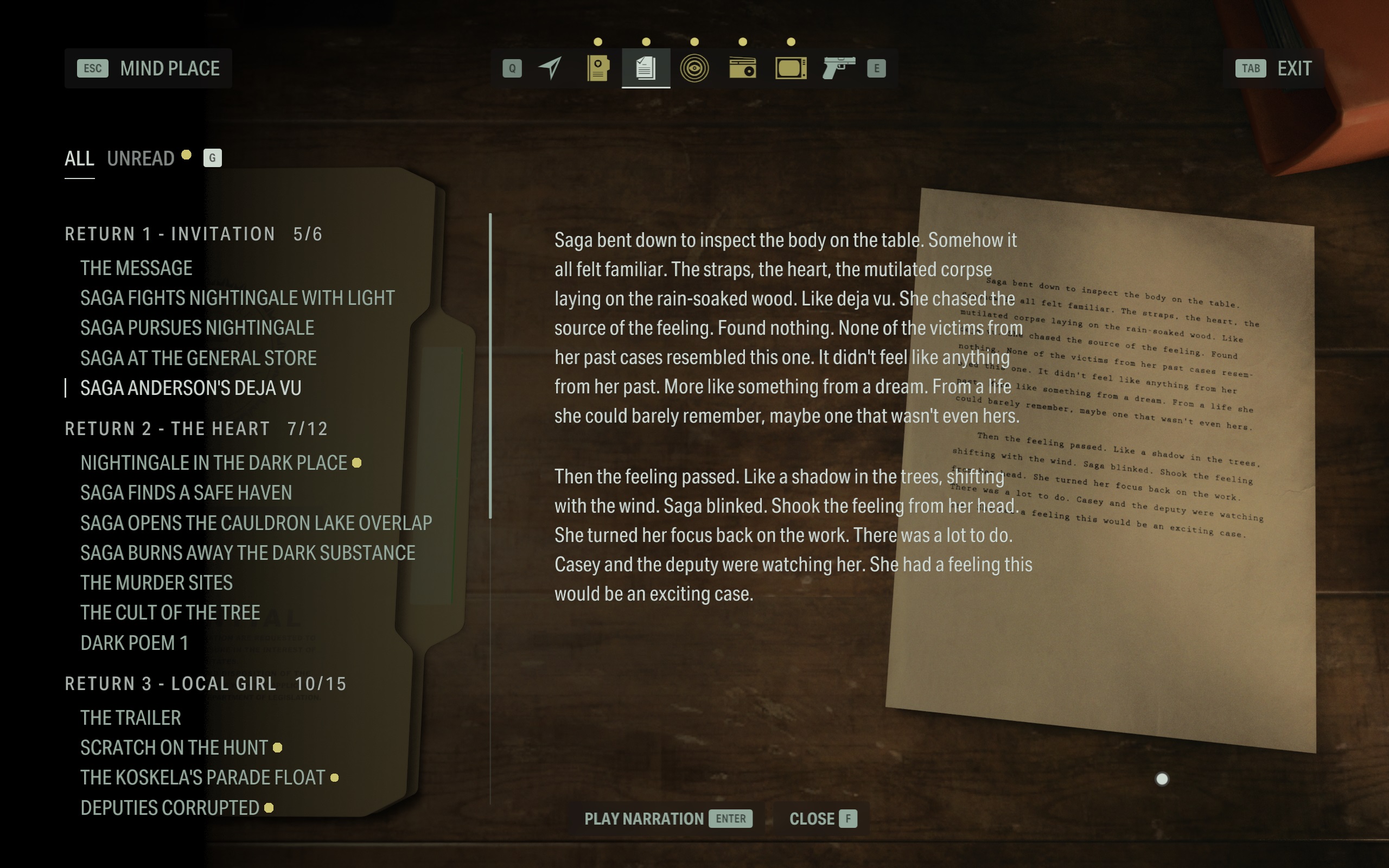Go back to Mind Place
This screenshot has width=1389, height=868.
click(148, 68)
